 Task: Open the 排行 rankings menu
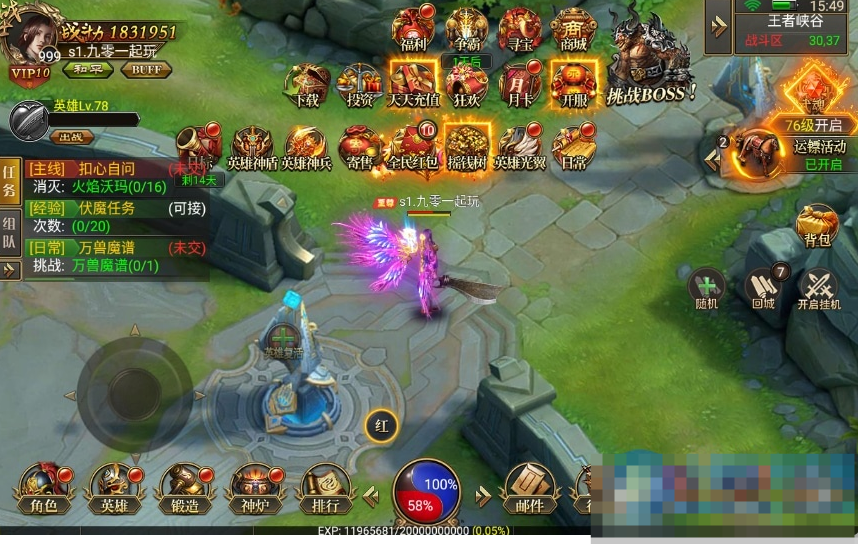tap(321, 488)
